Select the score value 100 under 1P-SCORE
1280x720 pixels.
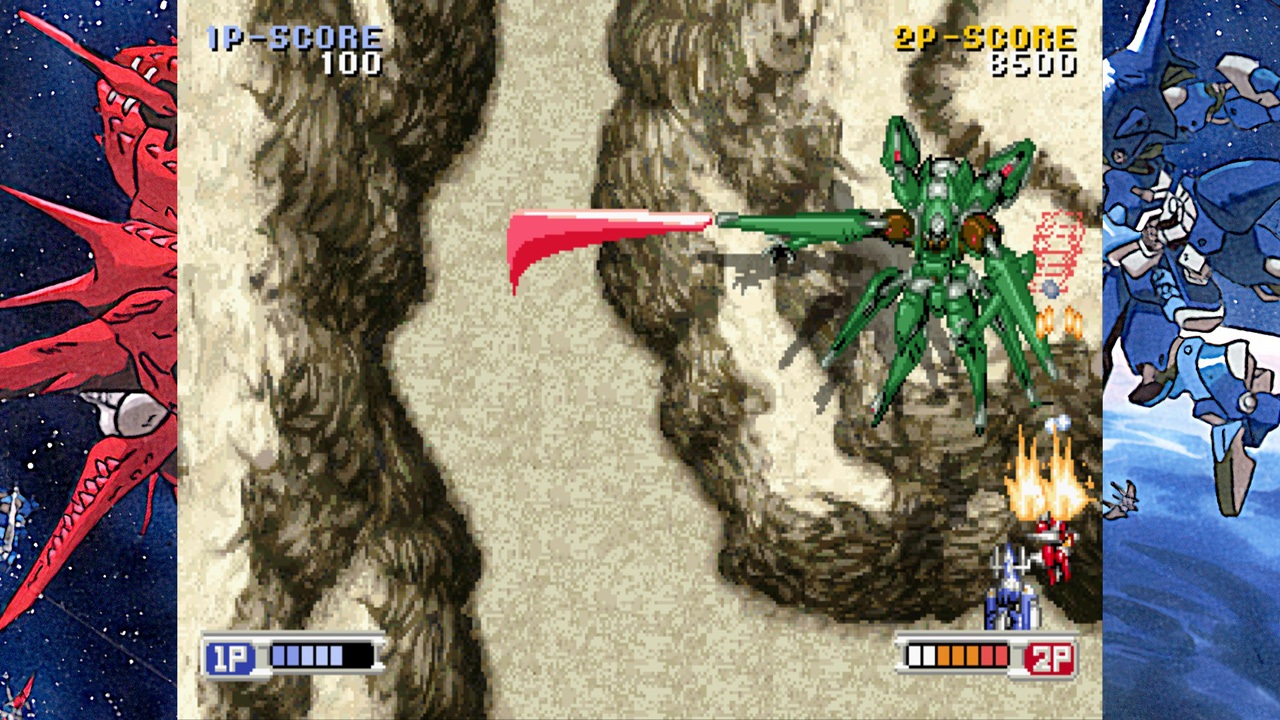[x=355, y=63]
